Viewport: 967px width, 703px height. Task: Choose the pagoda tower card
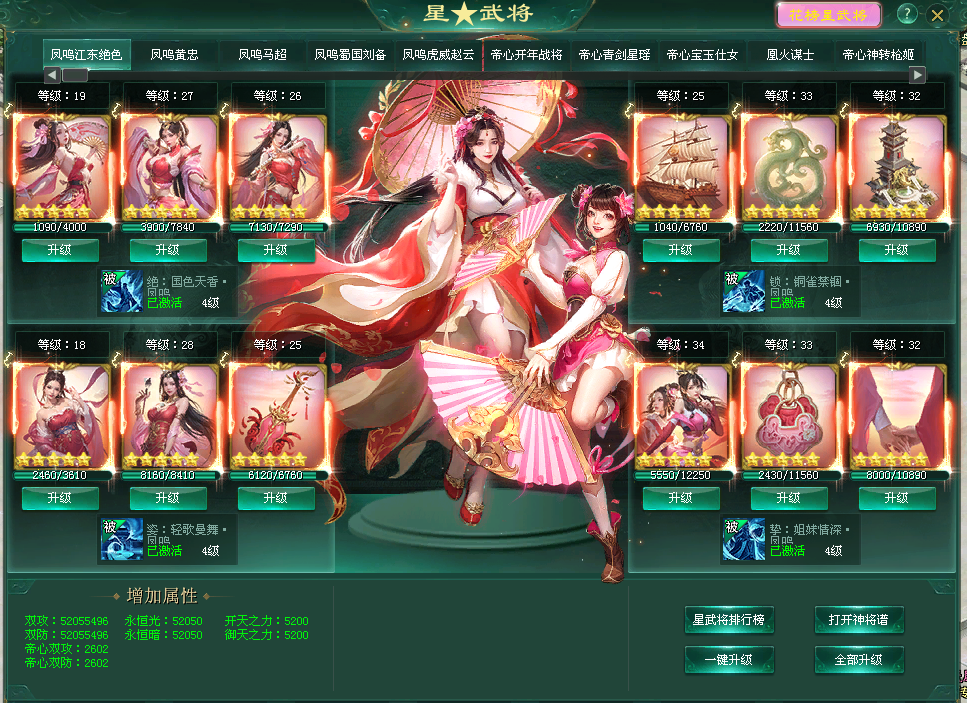point(897,166)
